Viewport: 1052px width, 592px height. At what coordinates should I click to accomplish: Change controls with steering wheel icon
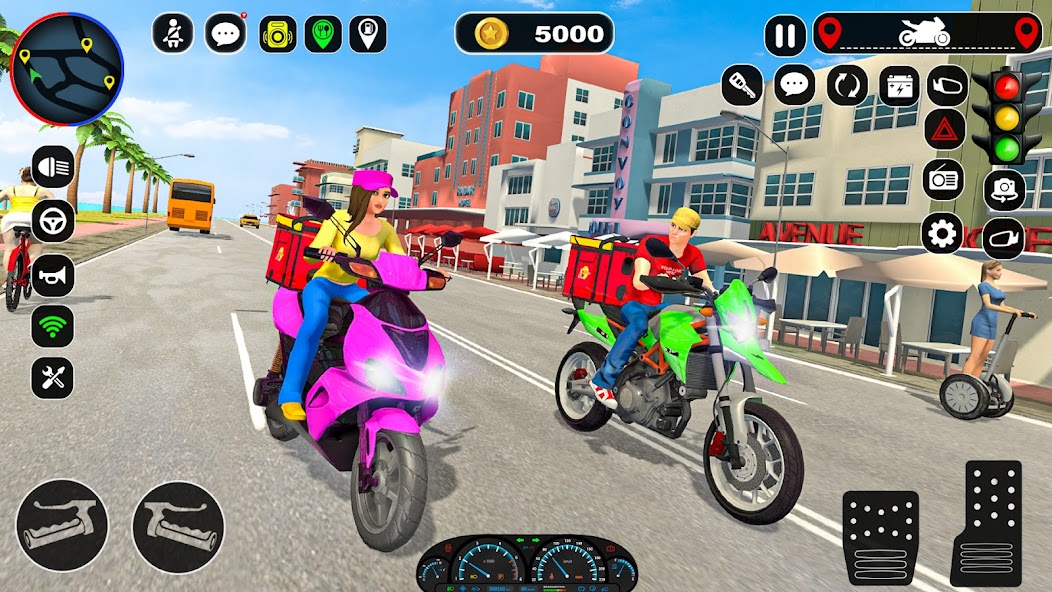point(53,221)
